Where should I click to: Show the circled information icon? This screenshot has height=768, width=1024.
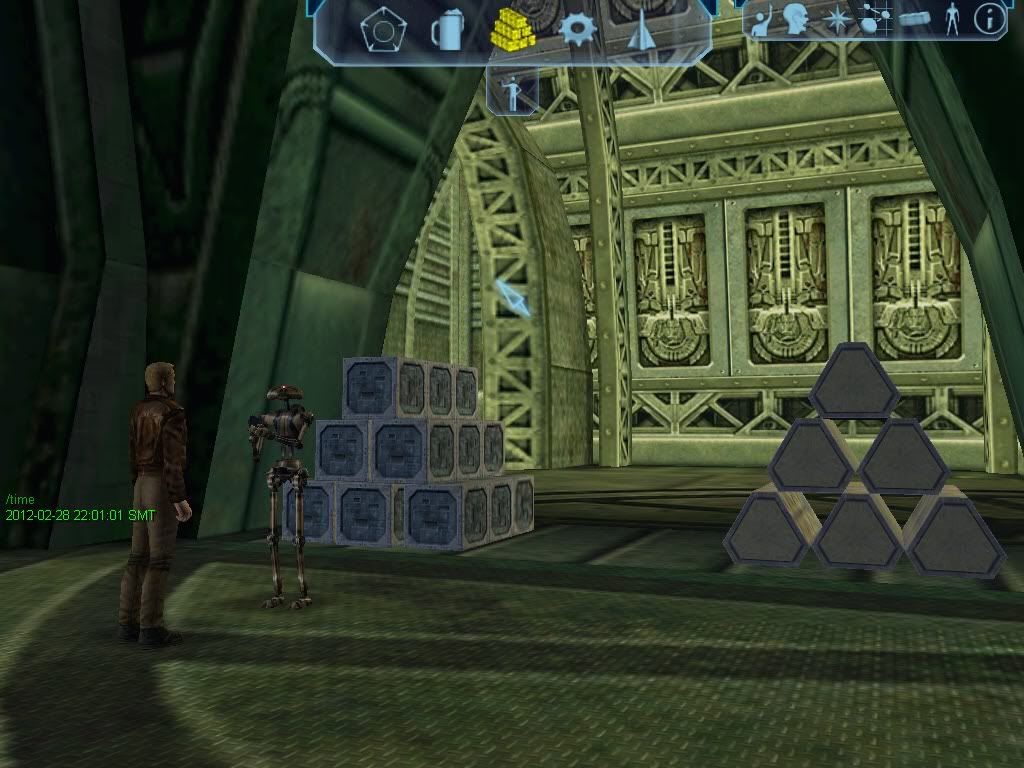pyautogui.click(x=989, y=18)
